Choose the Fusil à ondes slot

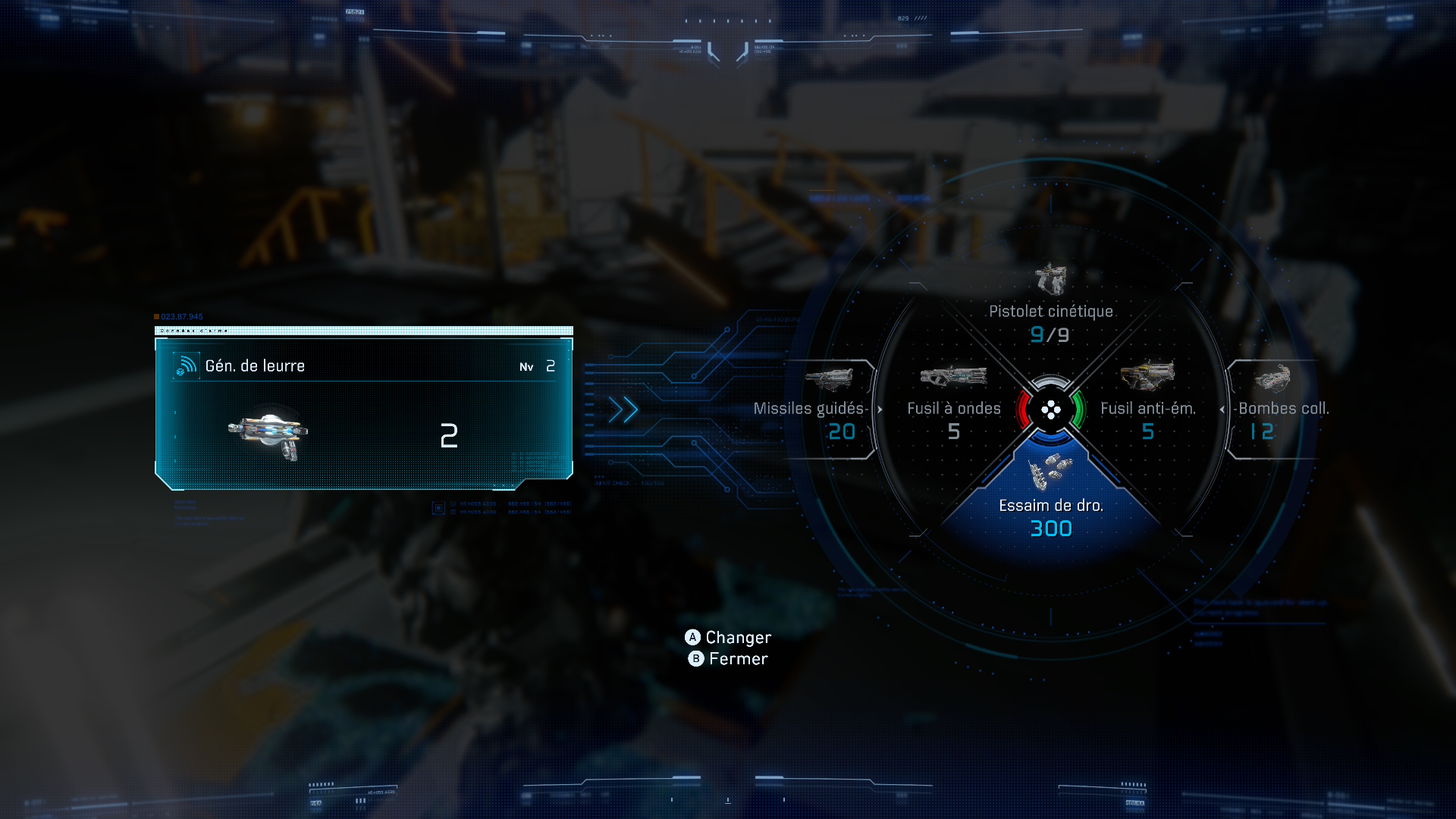tap(953, 404)
